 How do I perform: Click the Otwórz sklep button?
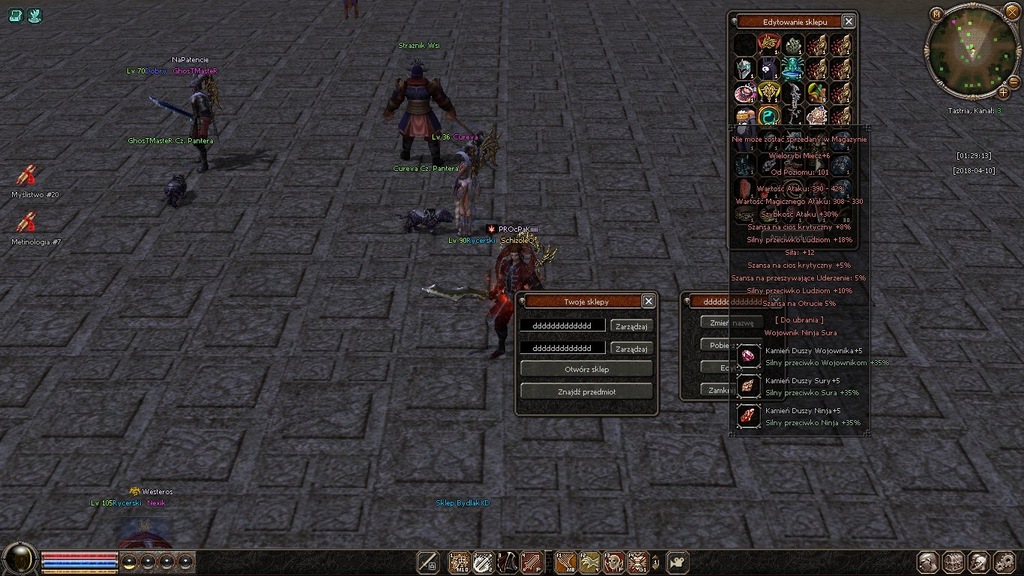(x=586, y=369)
